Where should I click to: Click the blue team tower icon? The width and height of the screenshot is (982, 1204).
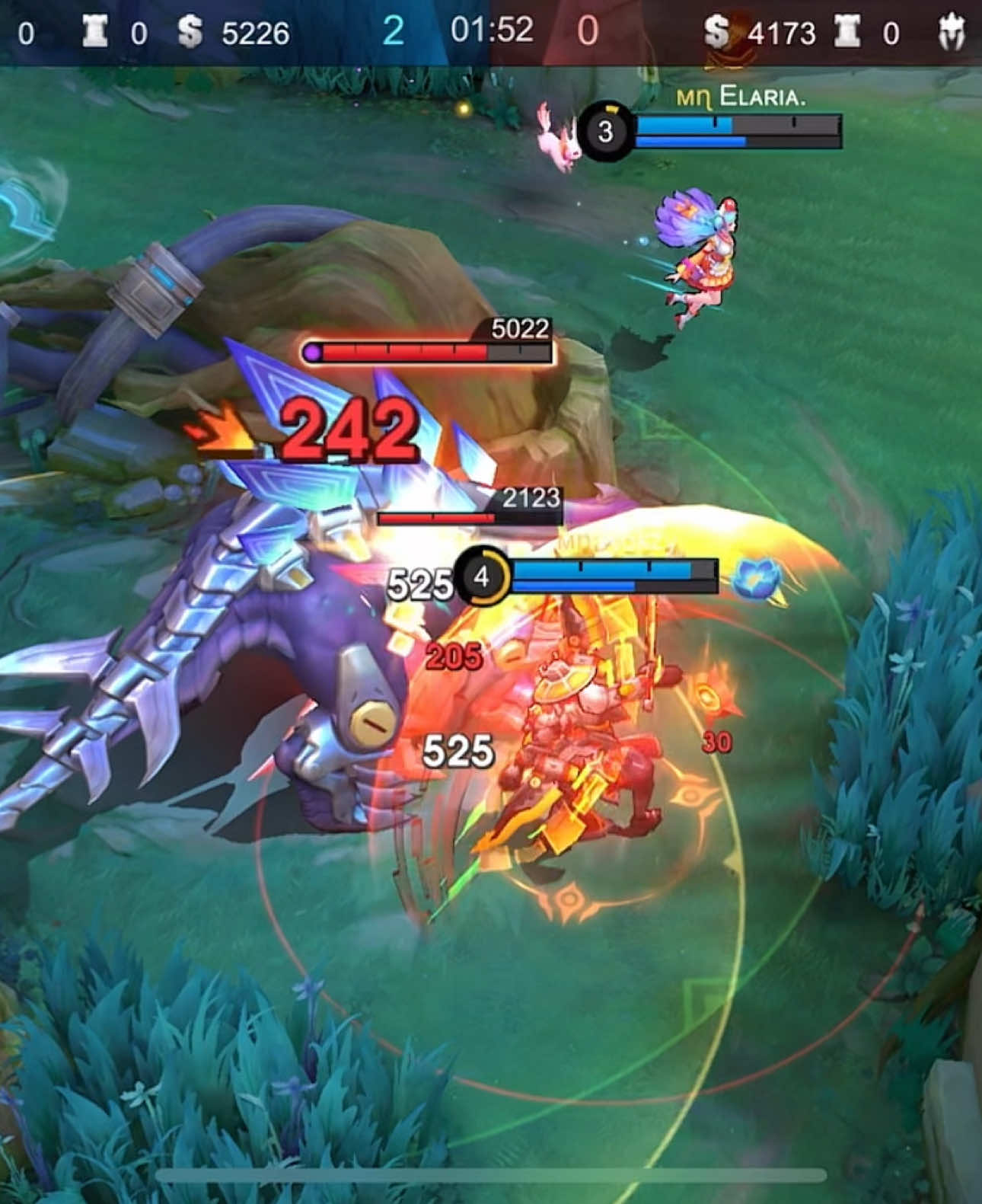(x=95, y=30)
